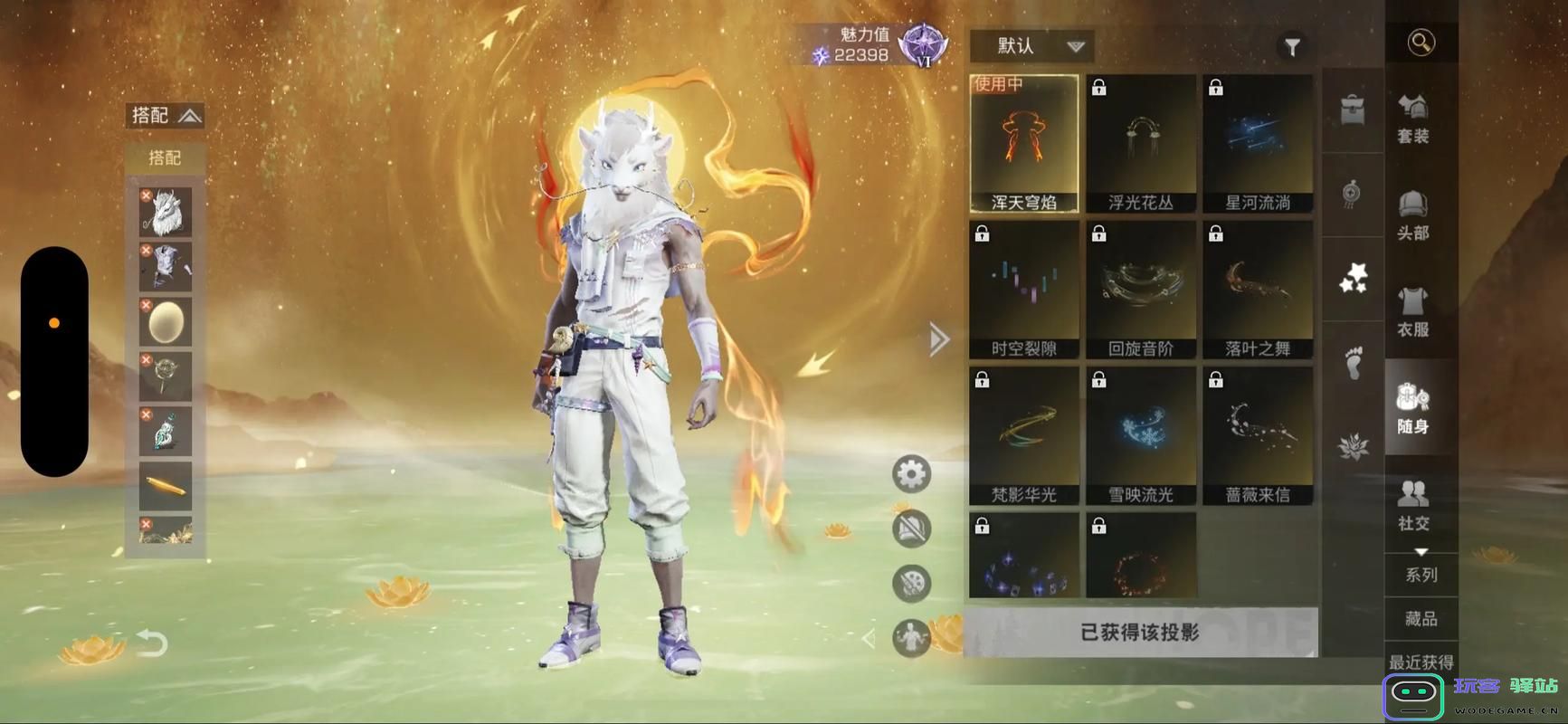Click the 已获得该投影 button

[x=1141, y=634]
